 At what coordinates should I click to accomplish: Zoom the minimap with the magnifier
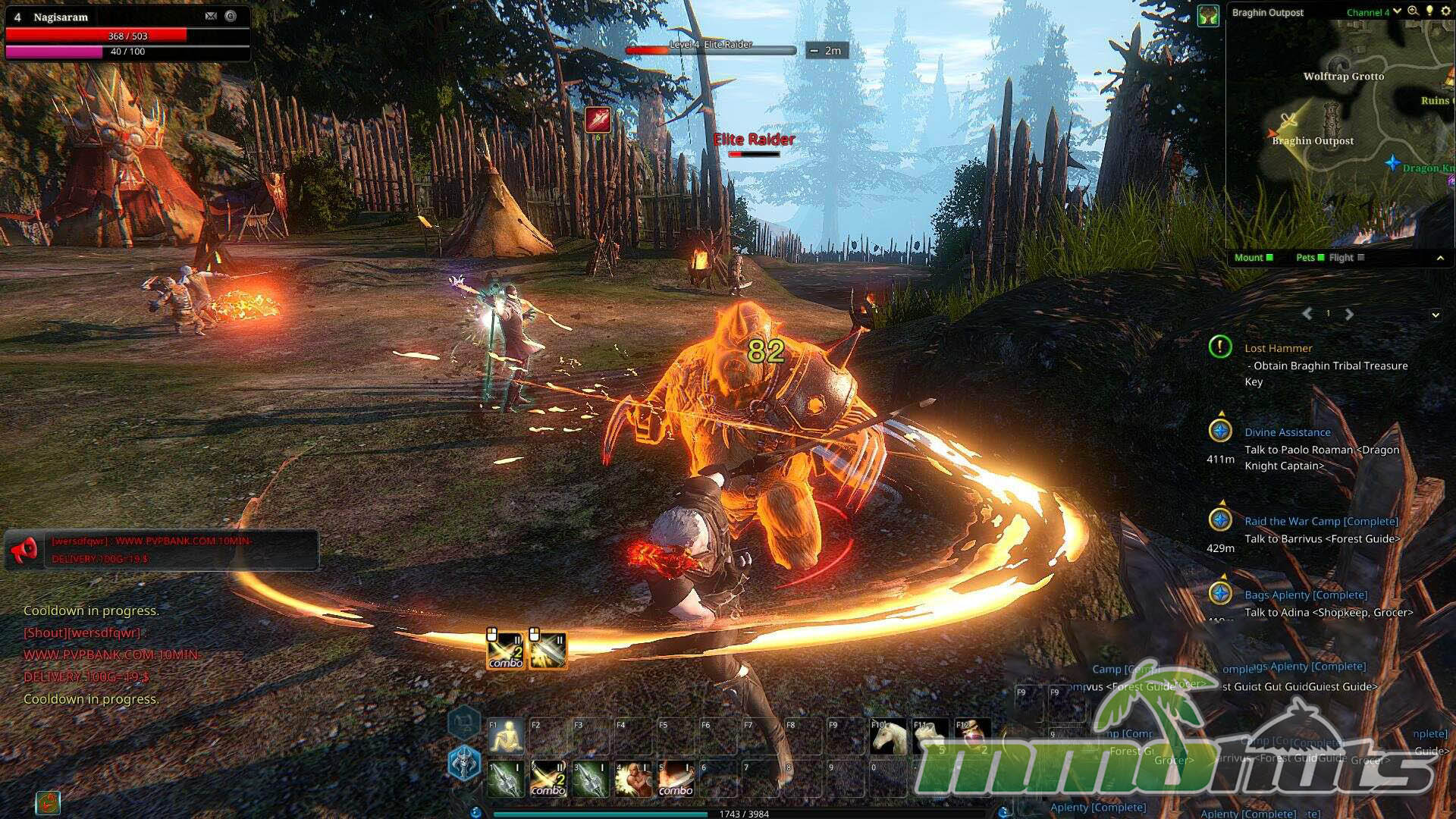point(1413,11)
